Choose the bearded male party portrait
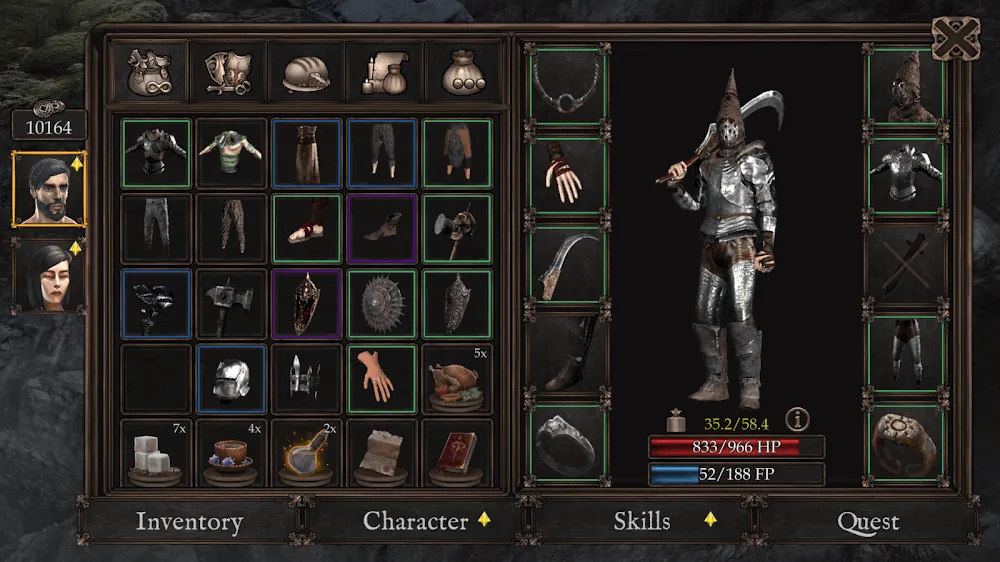 point(49,189)
